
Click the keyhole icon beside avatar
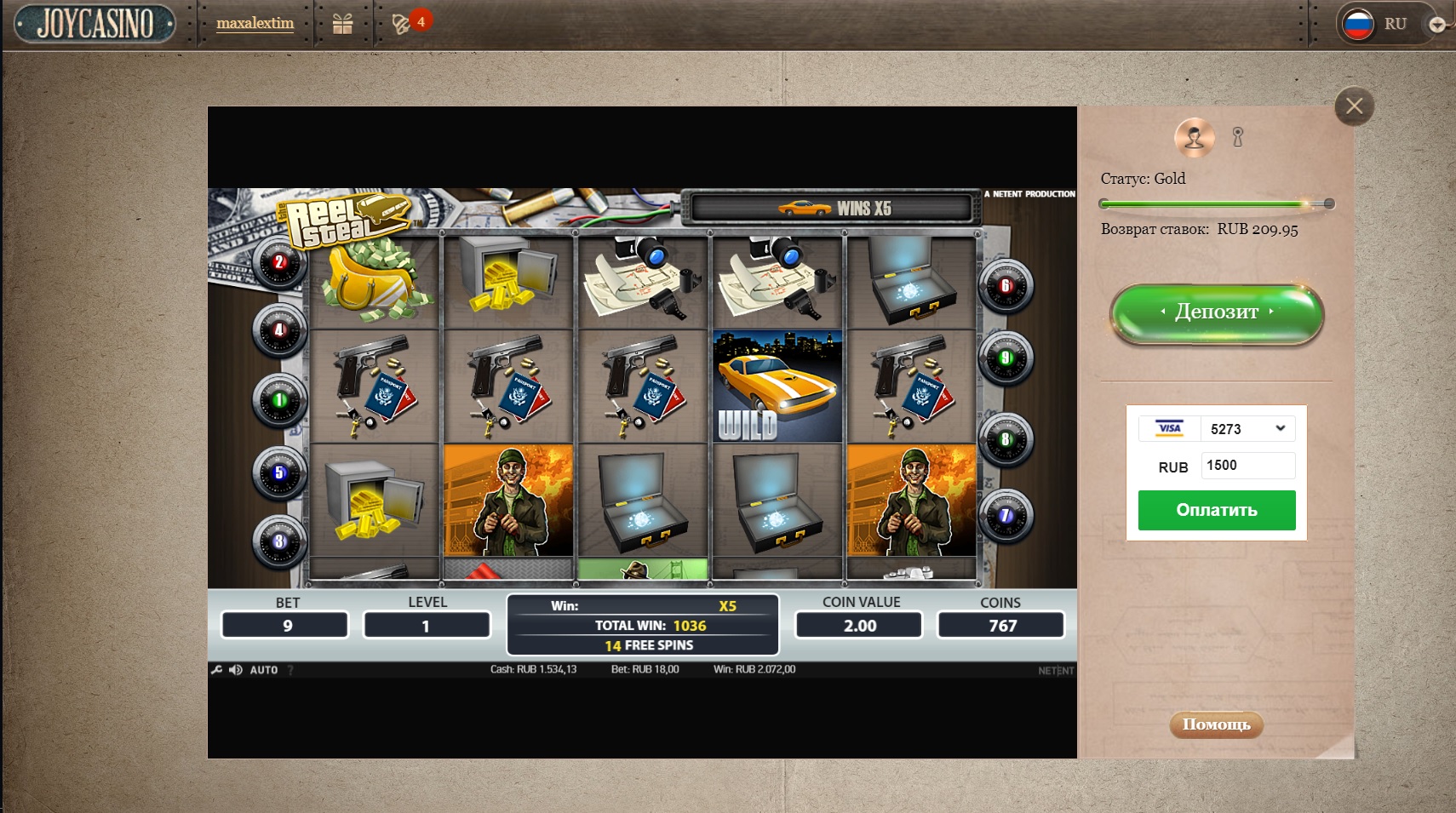click(x=1238, y=137)
